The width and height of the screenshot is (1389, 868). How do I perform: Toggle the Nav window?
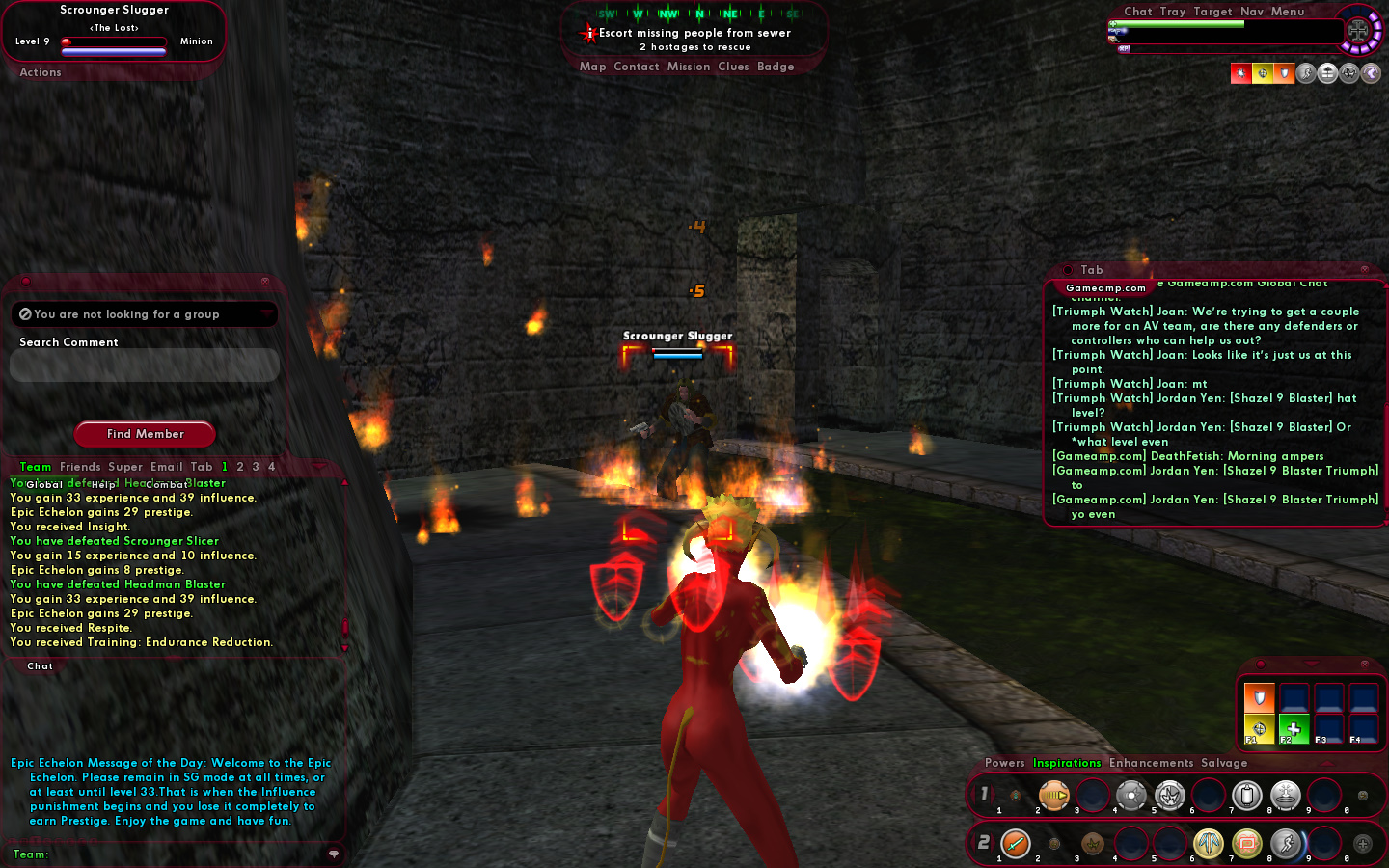coord(1252,12)
